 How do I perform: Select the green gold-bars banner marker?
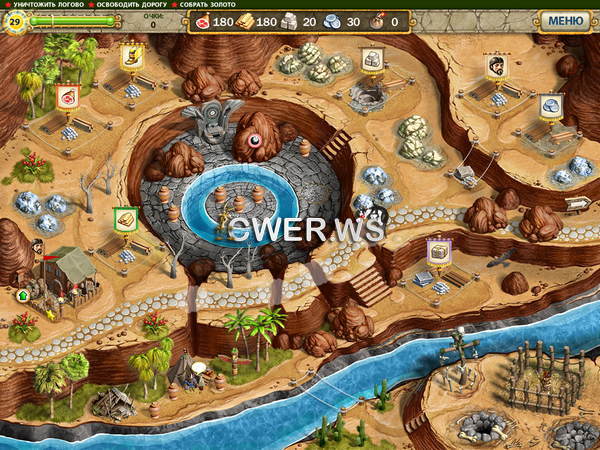click(125, 219)
